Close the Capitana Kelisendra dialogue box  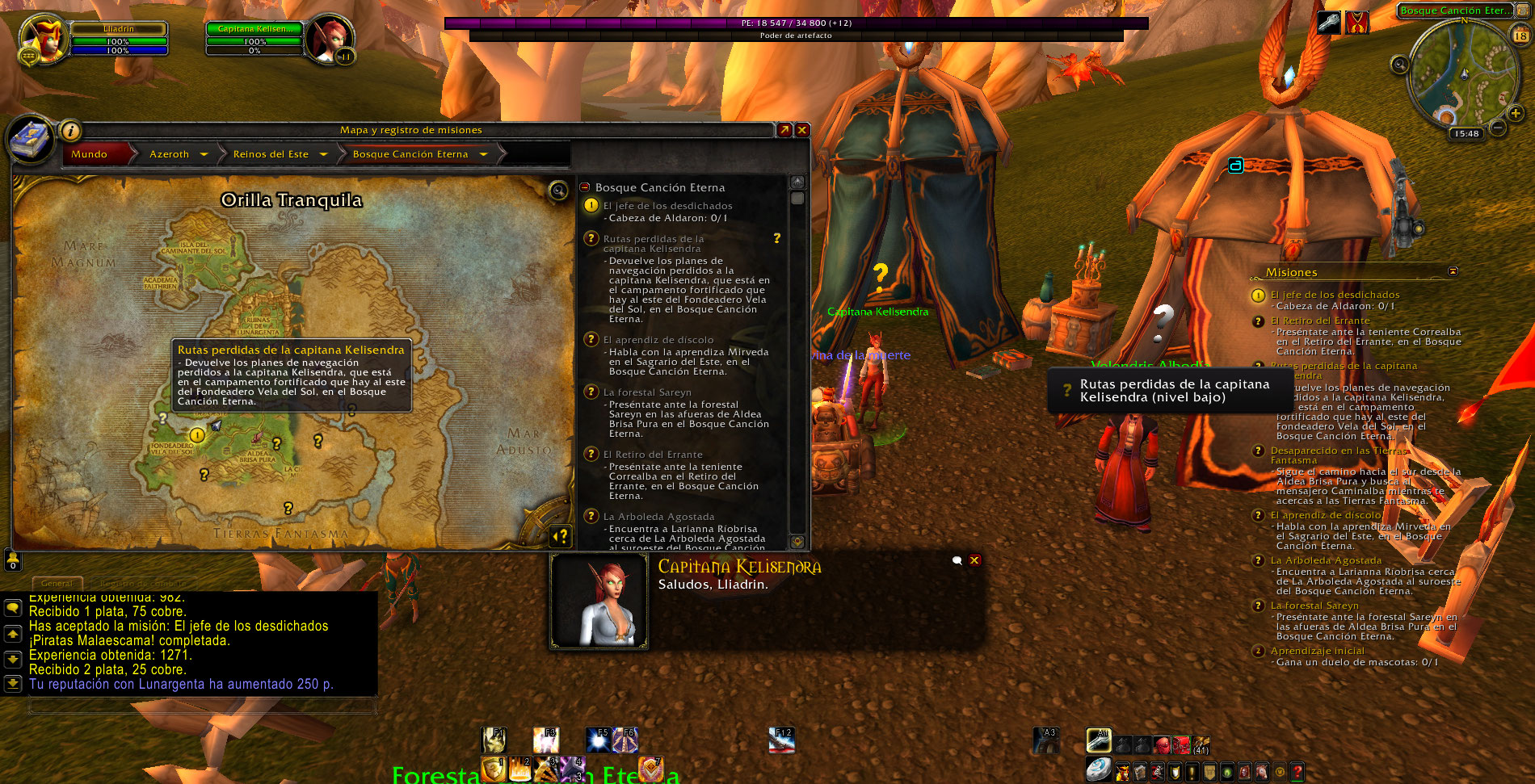974,560
